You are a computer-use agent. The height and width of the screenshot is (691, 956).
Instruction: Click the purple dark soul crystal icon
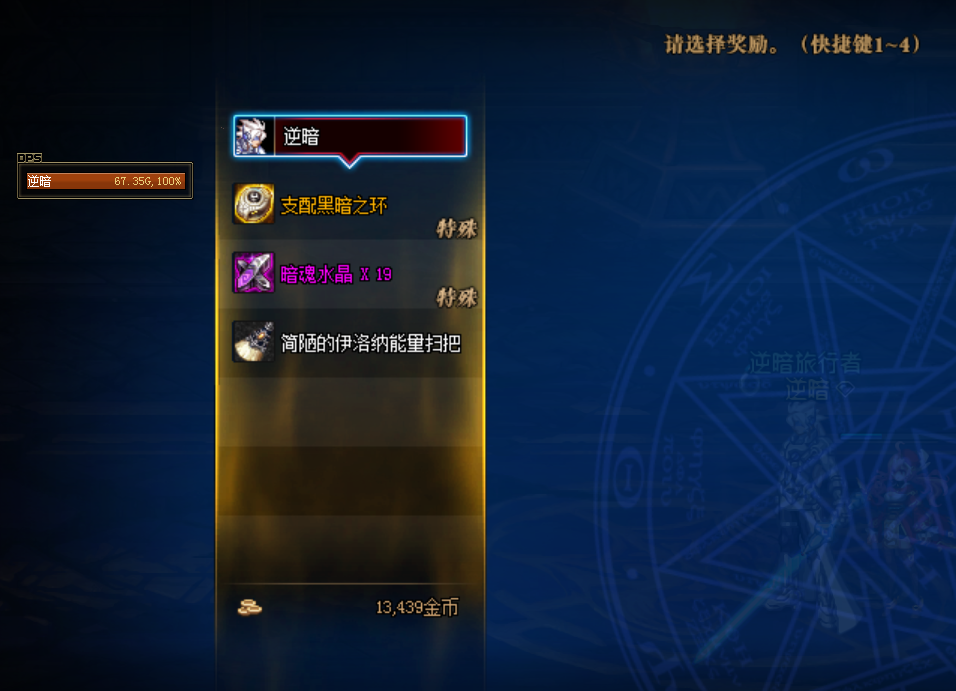click(x=254, y=273)
